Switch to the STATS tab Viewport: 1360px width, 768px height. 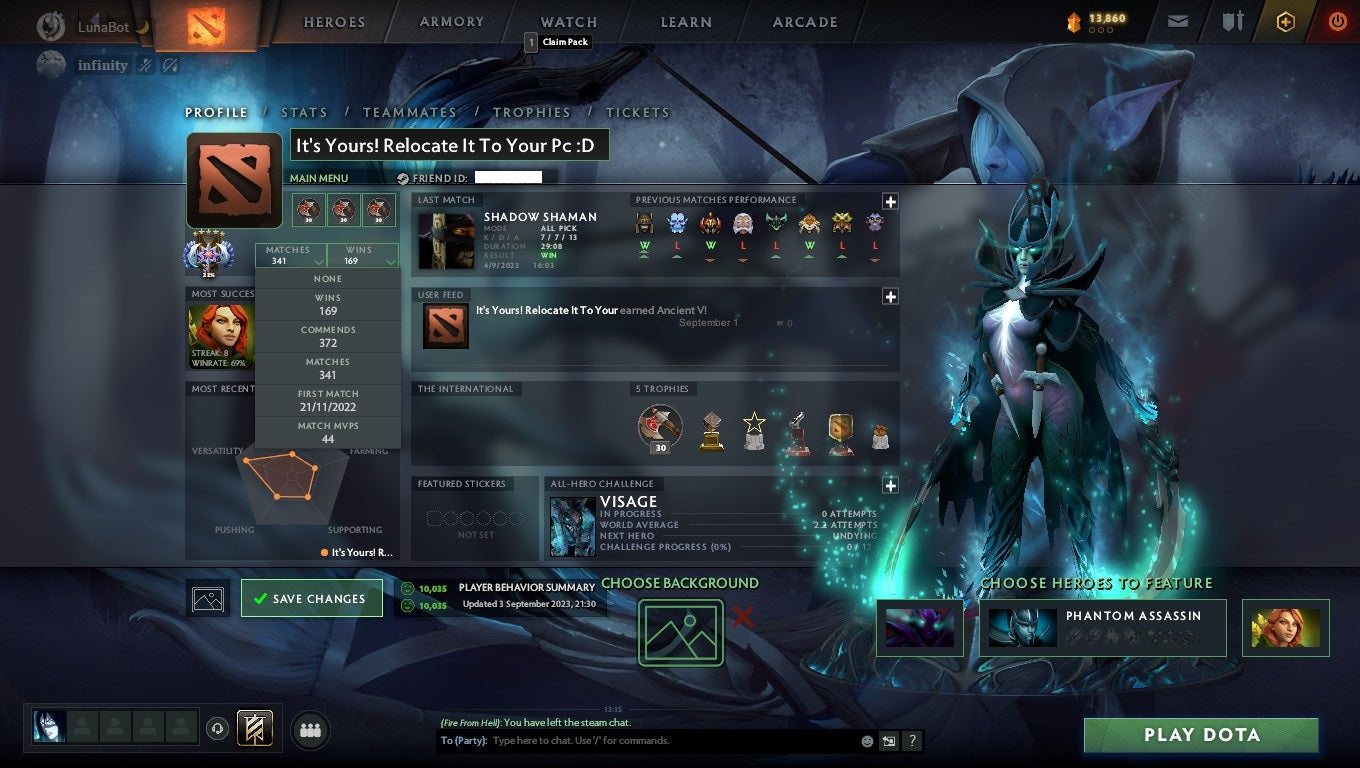[304, 112]
